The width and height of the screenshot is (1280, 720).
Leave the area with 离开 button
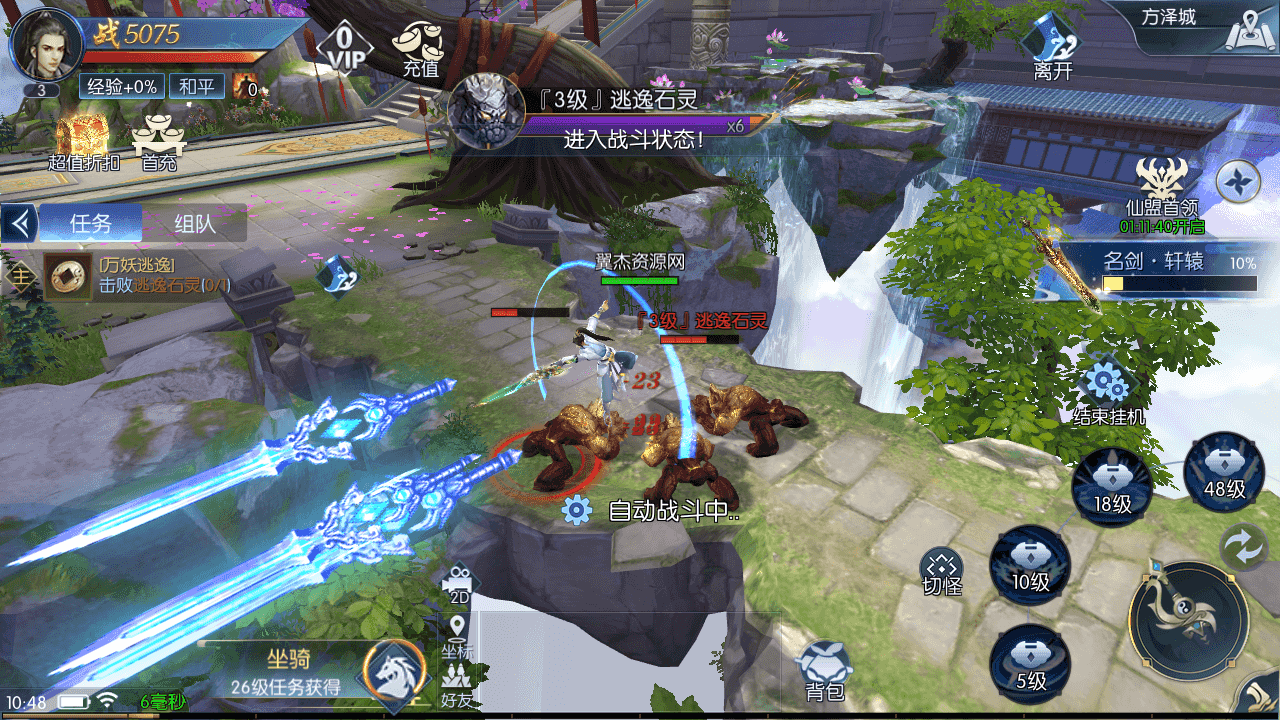pyautogui.click(x=1053, y=46)
